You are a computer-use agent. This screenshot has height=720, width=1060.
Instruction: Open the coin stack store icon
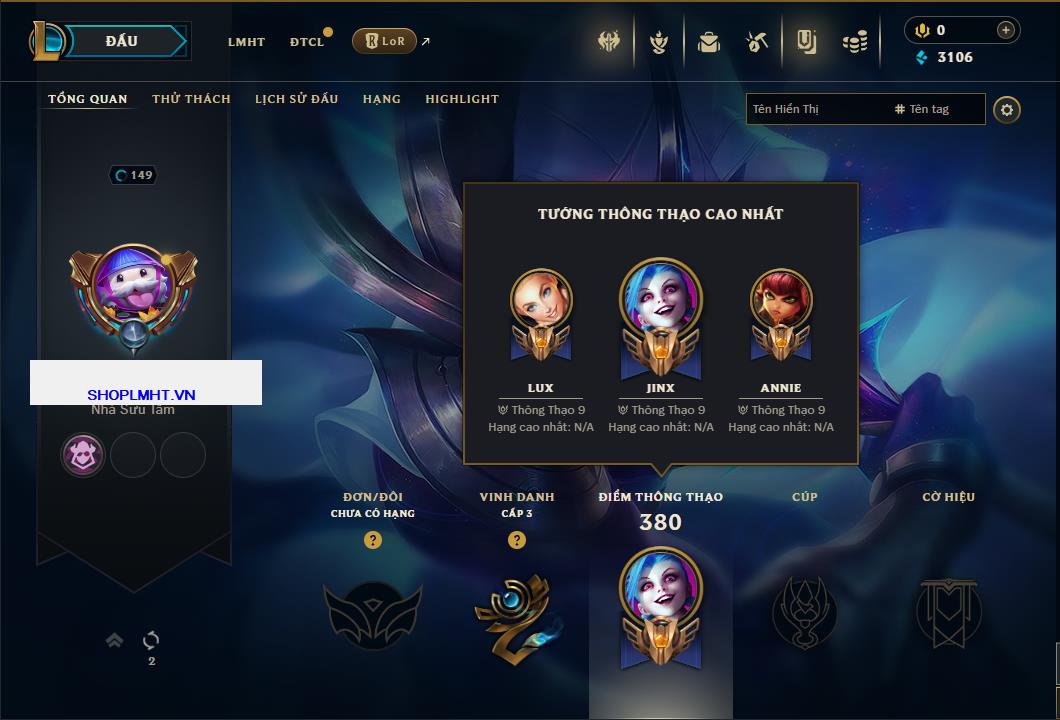(x=855, y=42)
